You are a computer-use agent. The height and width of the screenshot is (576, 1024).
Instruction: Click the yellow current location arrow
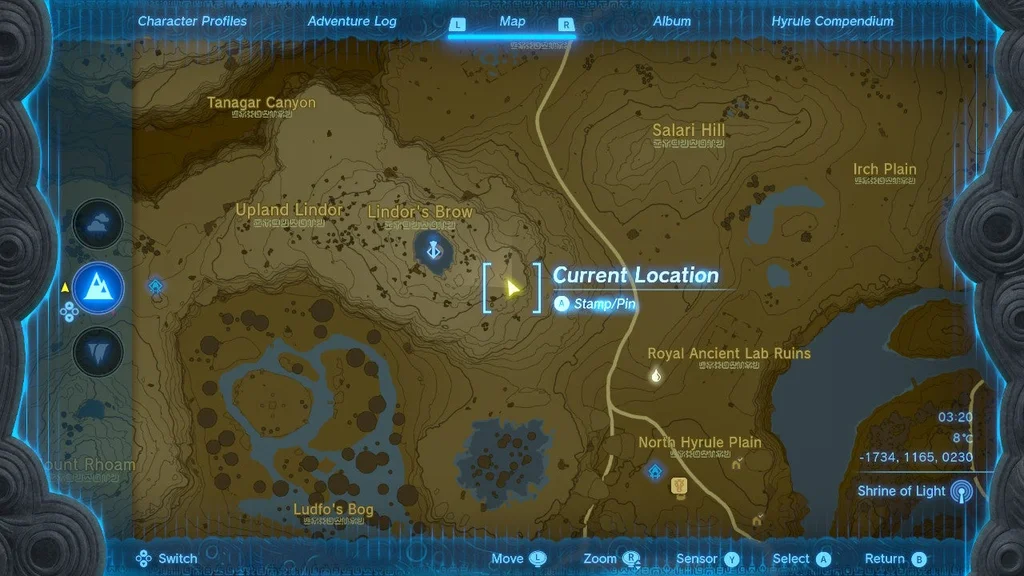click(x=512, y=288)
